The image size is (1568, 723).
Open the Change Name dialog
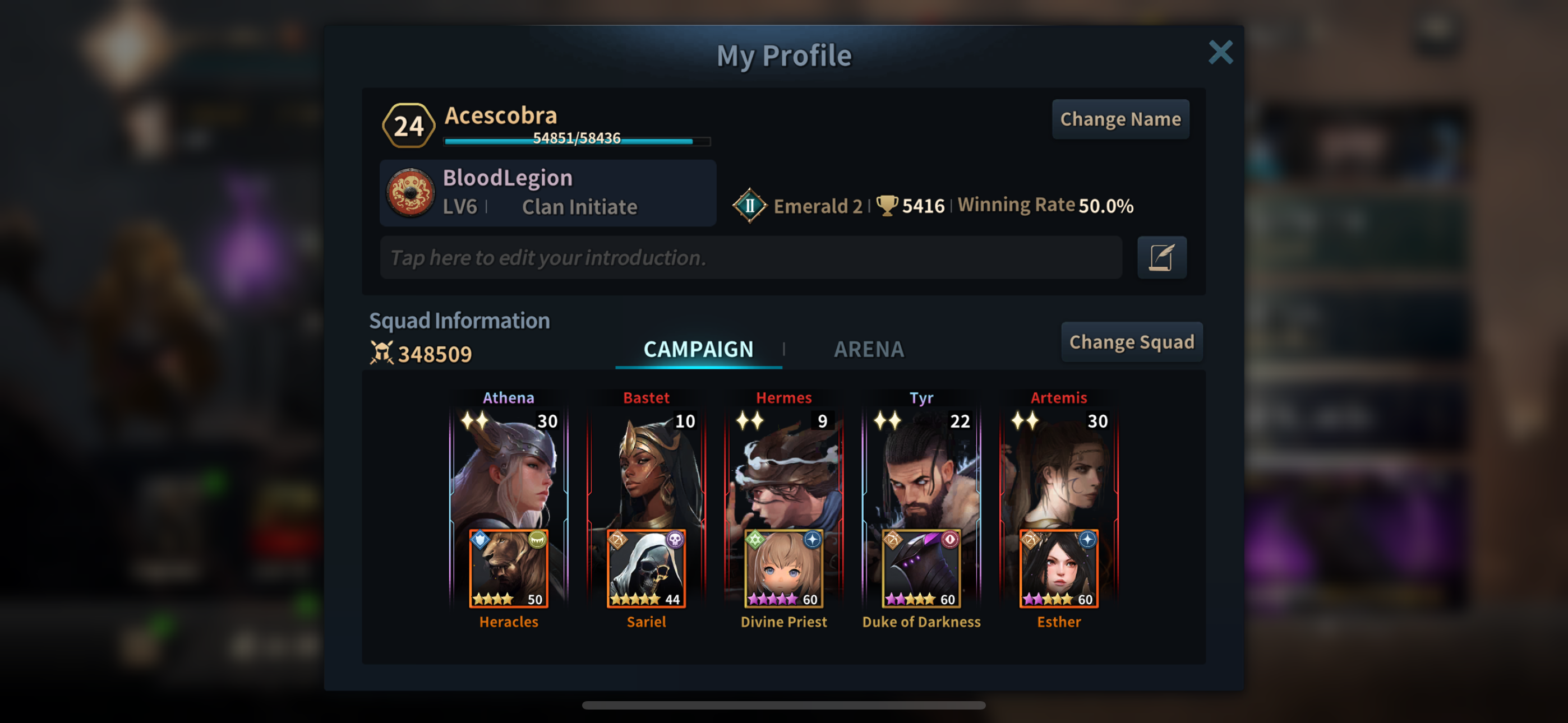pos(1120,119)
